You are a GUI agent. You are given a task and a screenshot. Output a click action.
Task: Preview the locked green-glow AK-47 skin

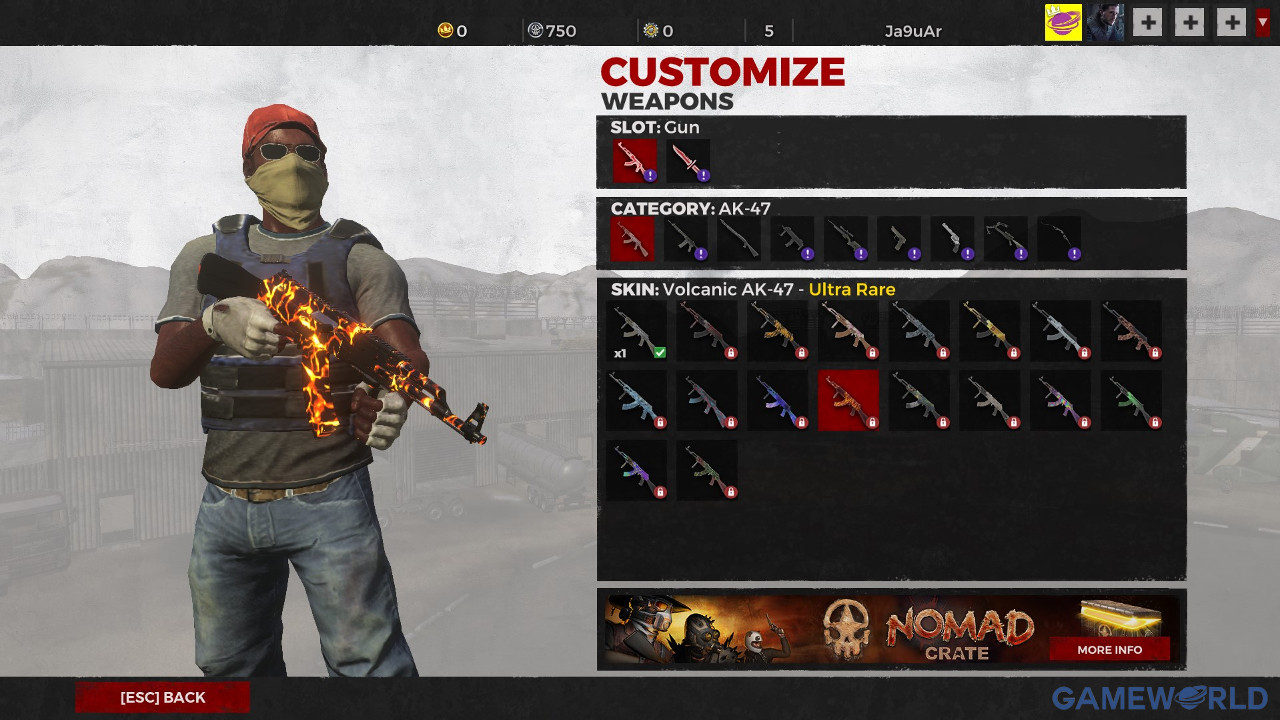1131,401
